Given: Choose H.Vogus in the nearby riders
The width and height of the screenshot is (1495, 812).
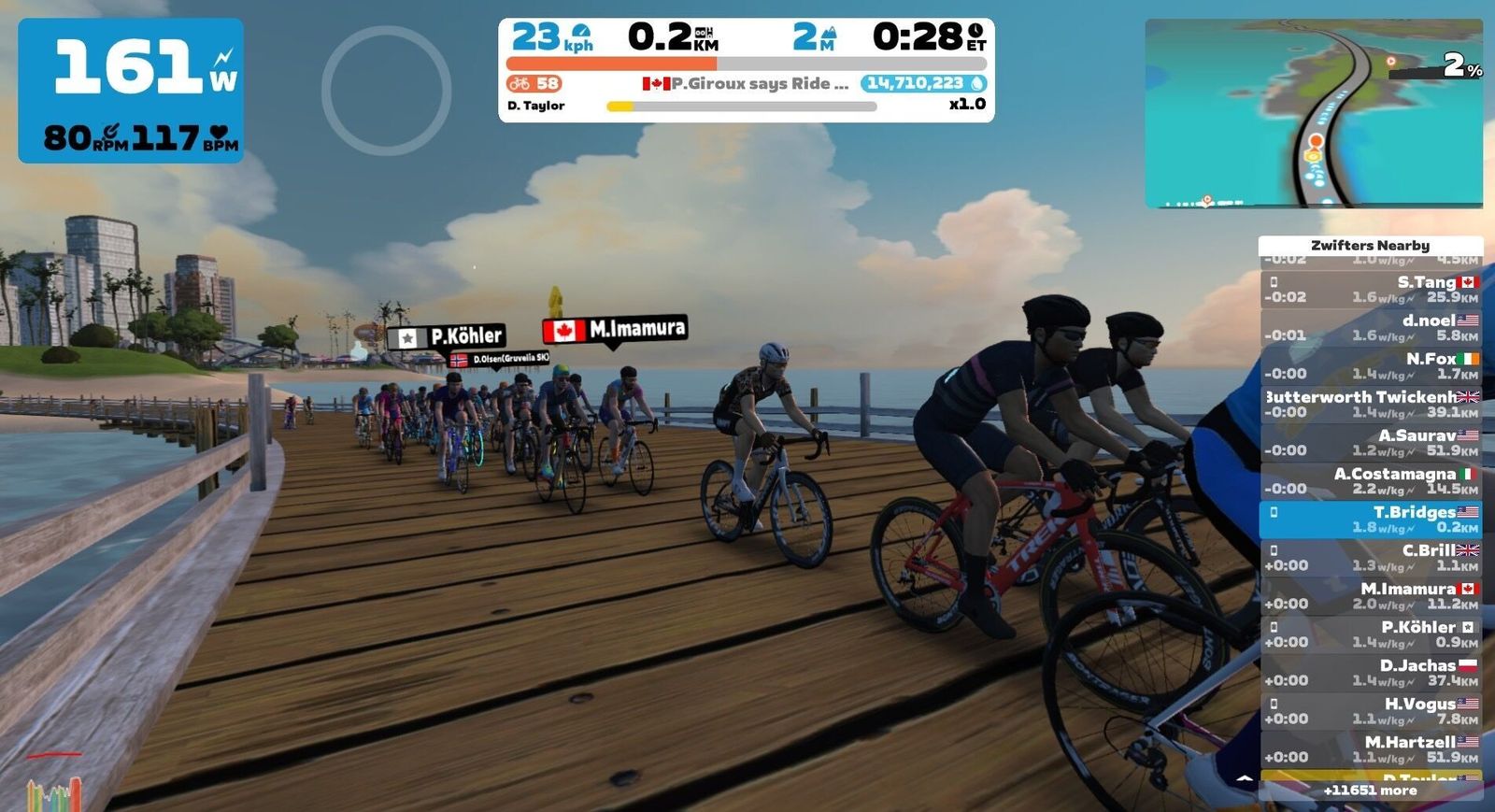Looking at the screenshot, I should 1371,710.
